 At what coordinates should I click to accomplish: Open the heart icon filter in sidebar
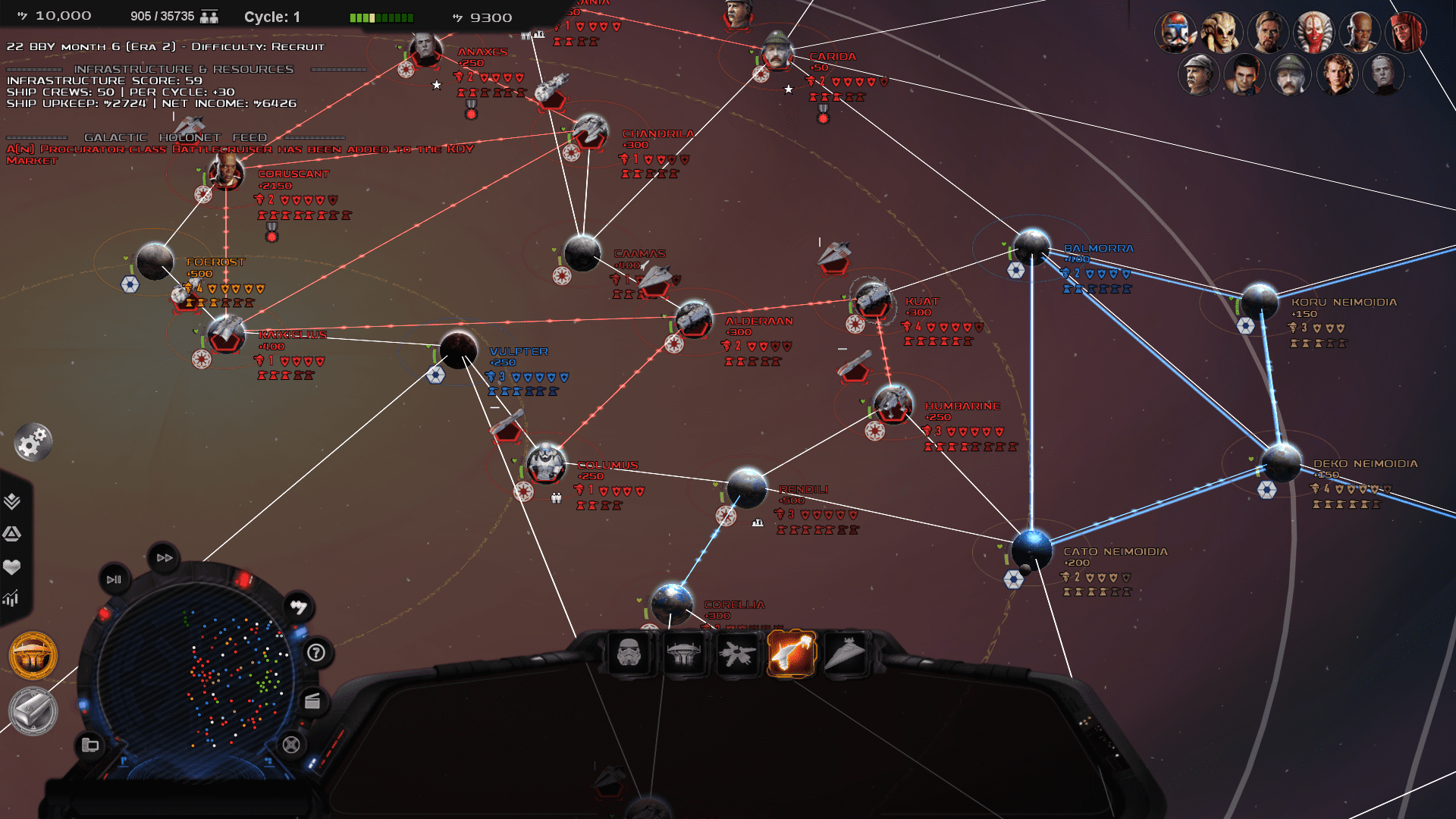pos(12,566)
